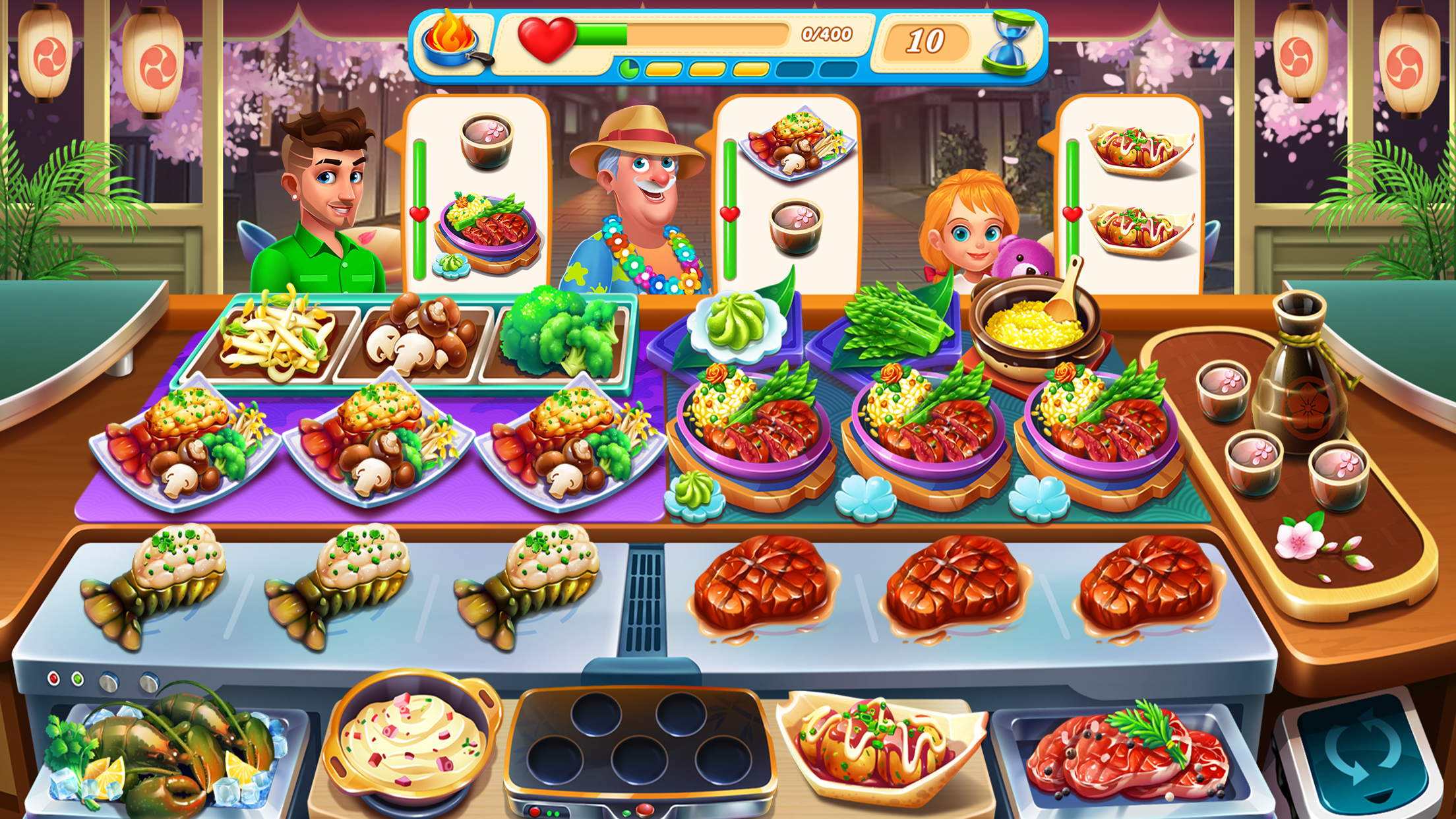This screenshot has width=1456, height=819.
Task: Tap the heart on the old man's patience bar
Action: click(729, 213)
